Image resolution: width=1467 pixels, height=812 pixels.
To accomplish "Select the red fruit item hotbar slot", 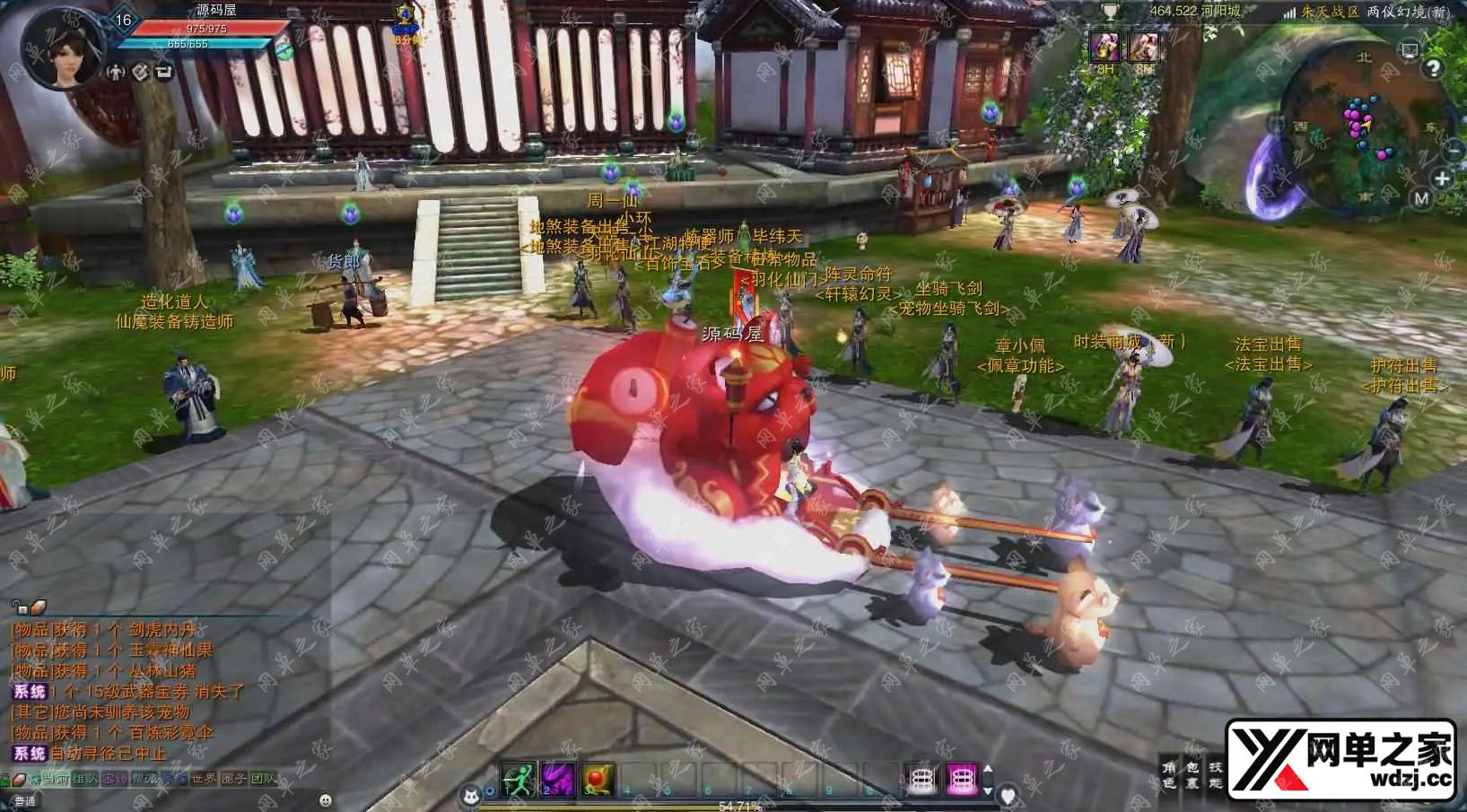I will pos(597,779).
